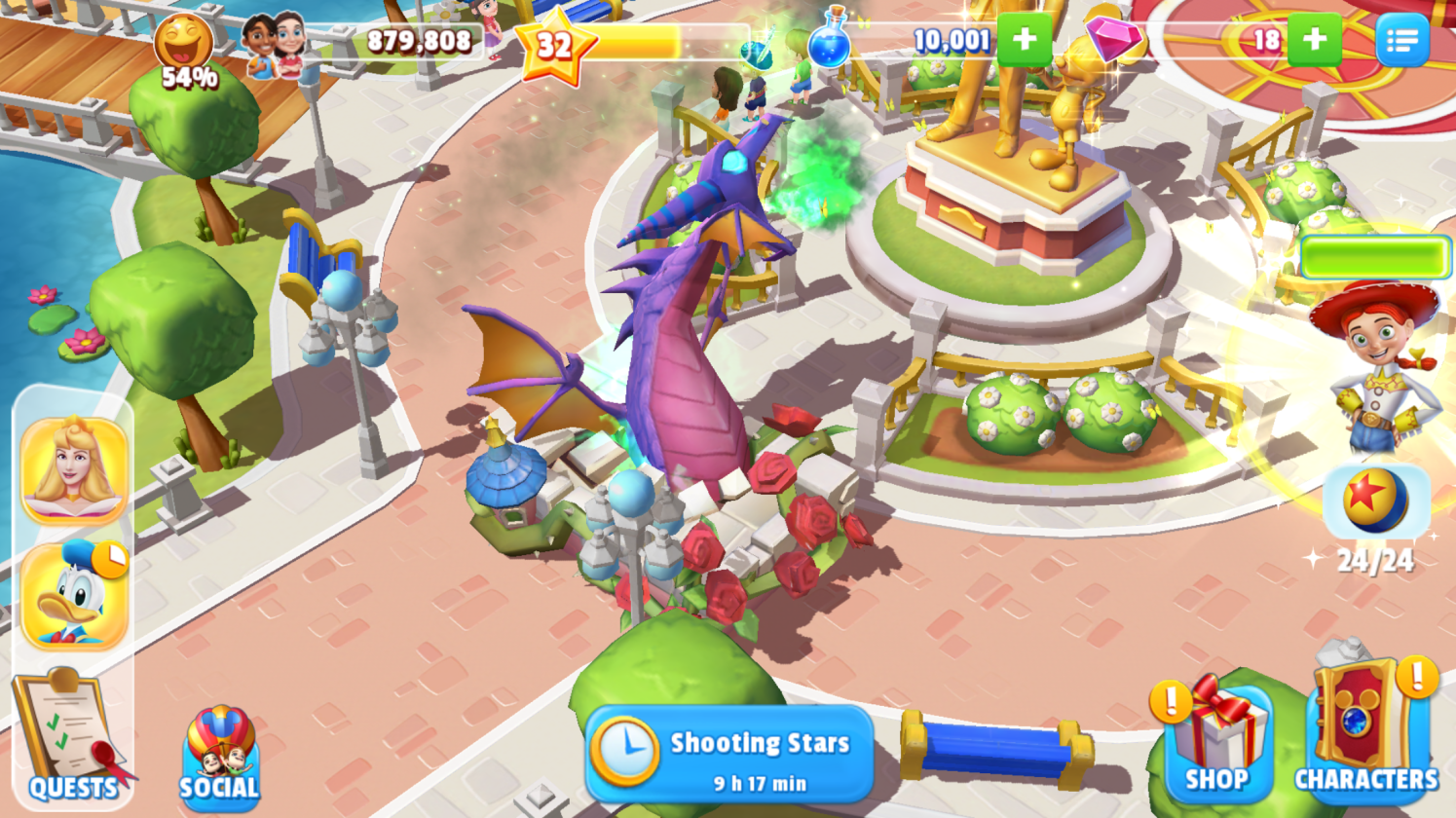
Task: Tap the park visitors icon
Action: coord(273,44)
